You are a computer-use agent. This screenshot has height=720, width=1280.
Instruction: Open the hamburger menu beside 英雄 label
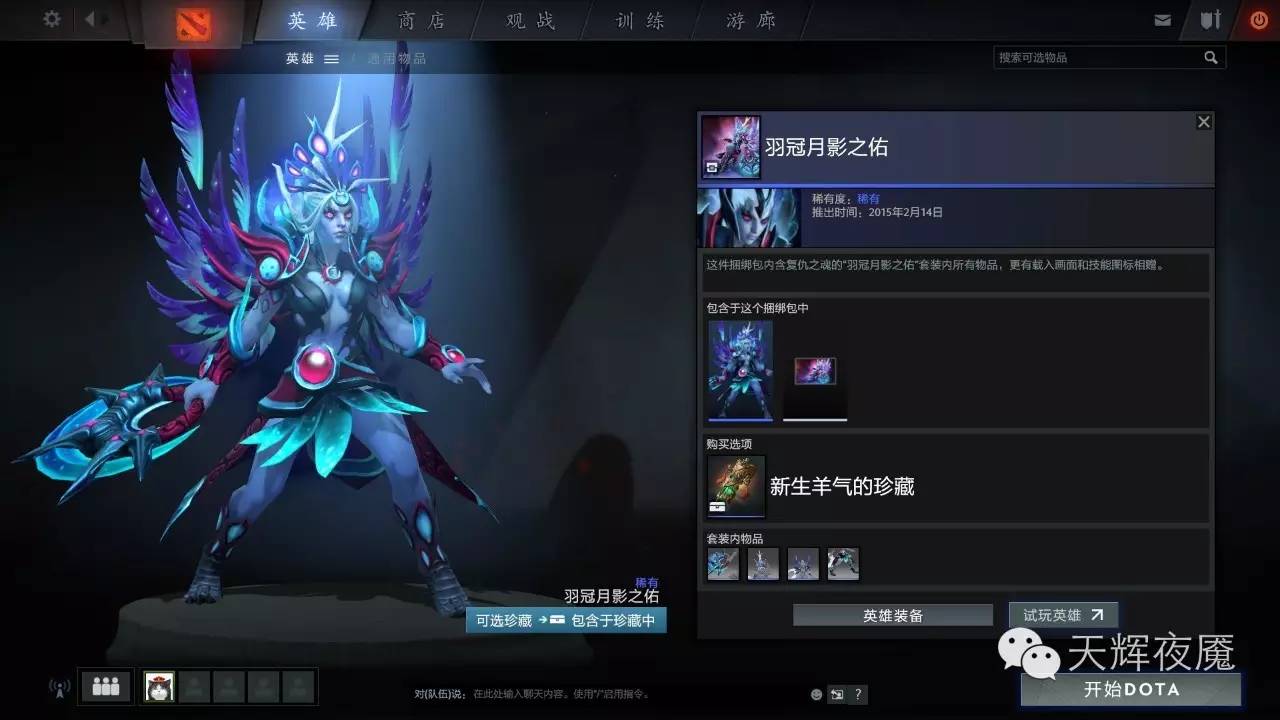(331, 57)
